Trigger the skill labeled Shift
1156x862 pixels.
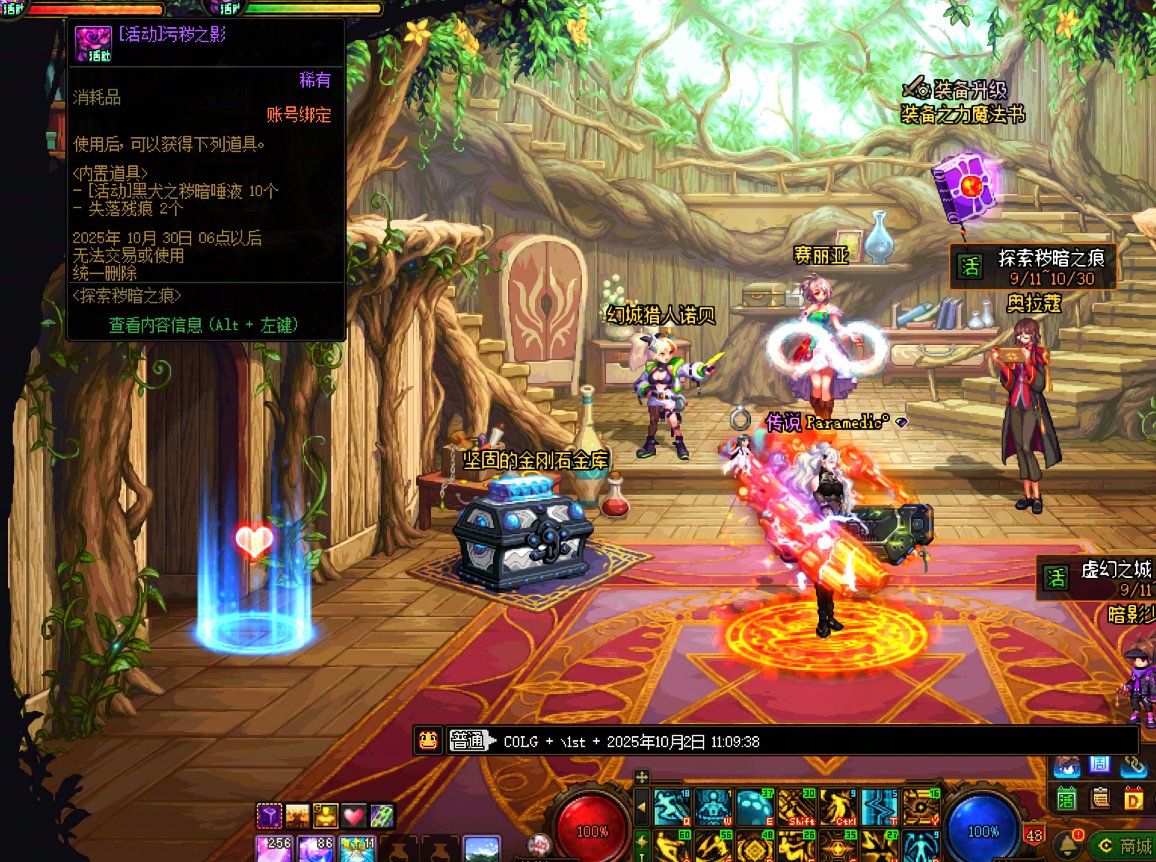pyautogui.click(x=798, y=808)
